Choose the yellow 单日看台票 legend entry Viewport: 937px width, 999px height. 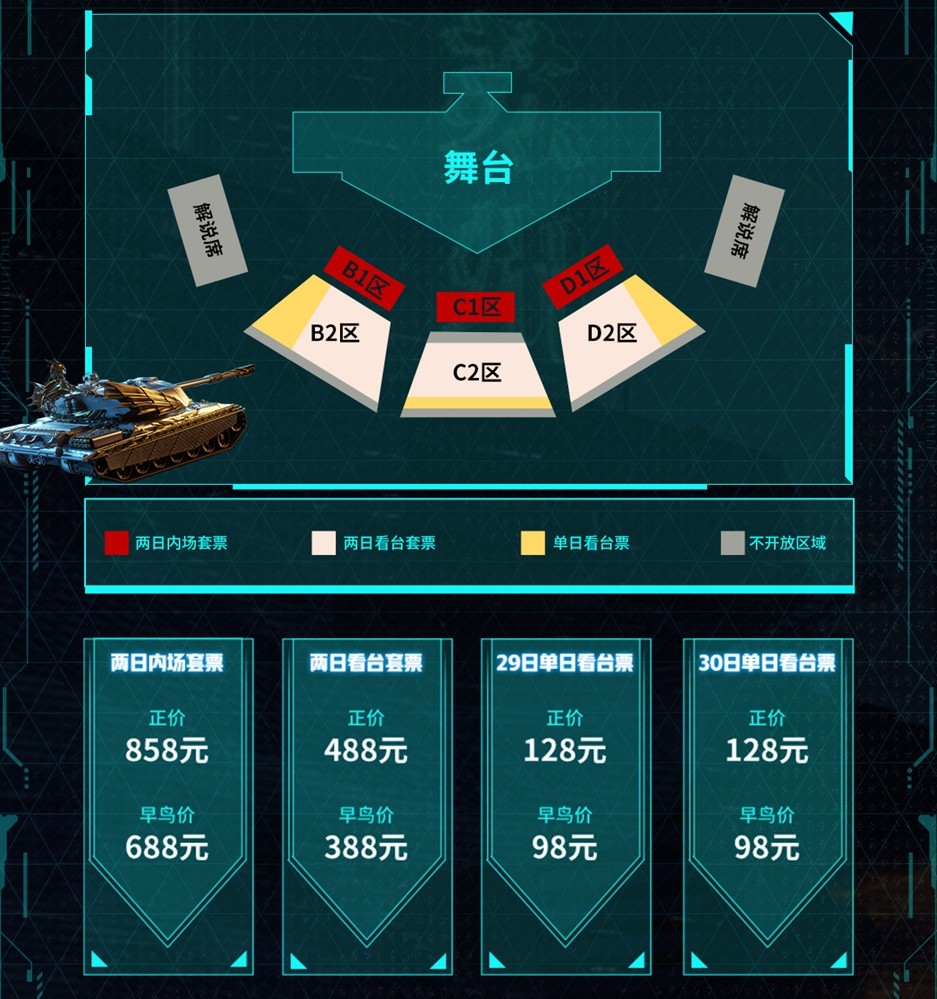tap(576, 543)
